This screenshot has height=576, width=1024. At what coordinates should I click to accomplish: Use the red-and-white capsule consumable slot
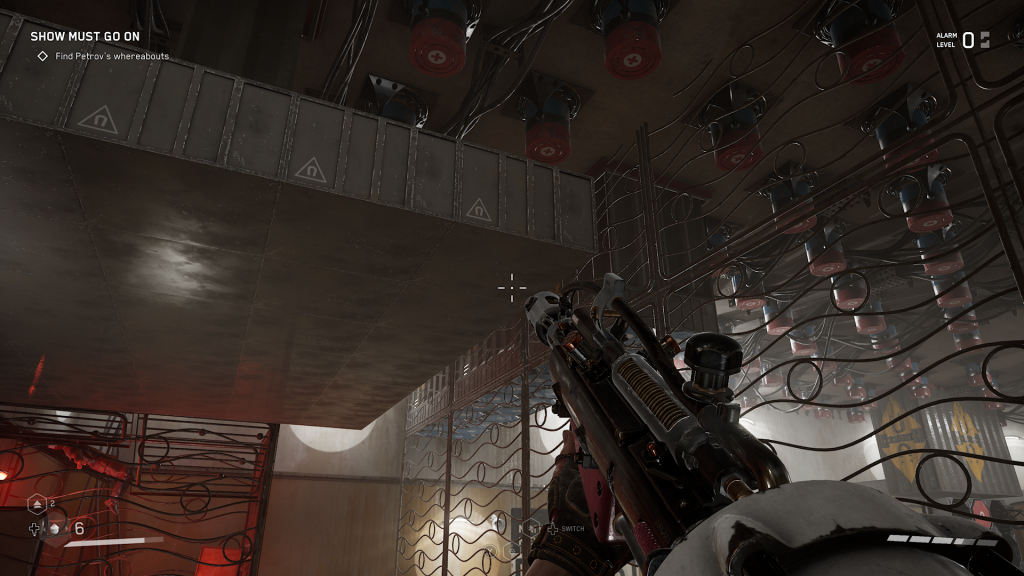[x=56, y=528]
